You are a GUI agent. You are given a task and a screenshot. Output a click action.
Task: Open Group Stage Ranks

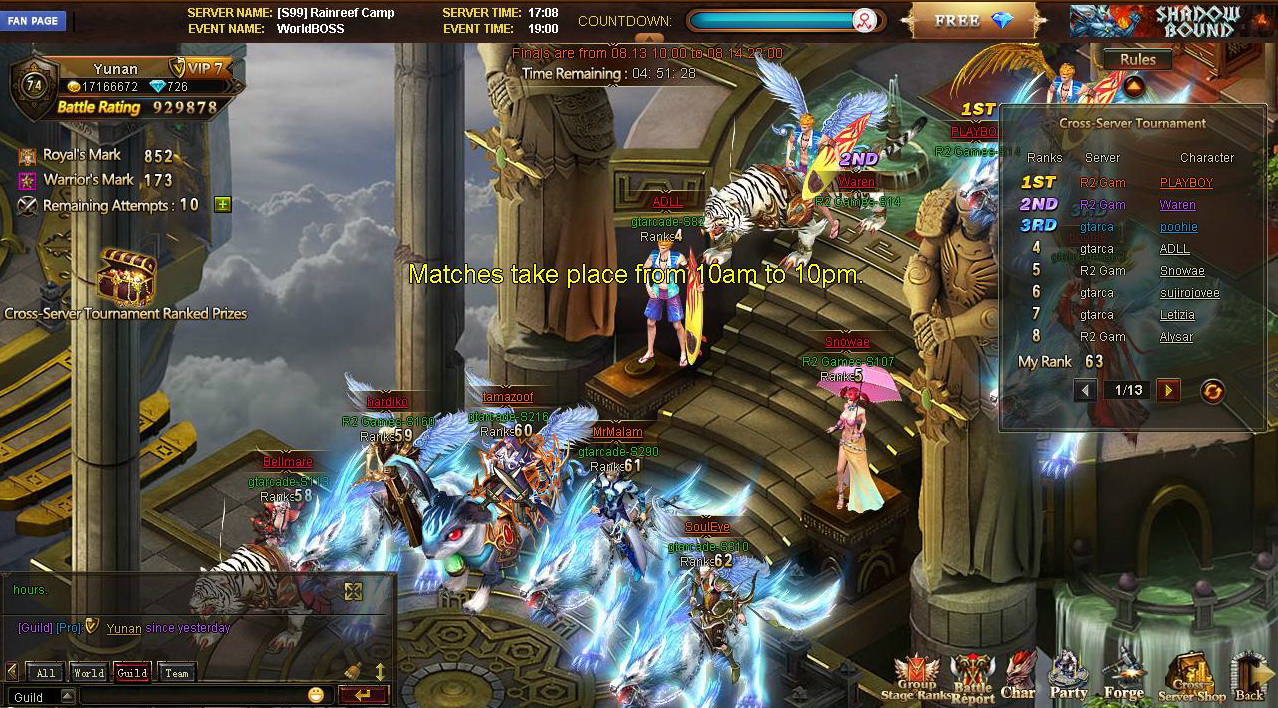pos(916,677)
